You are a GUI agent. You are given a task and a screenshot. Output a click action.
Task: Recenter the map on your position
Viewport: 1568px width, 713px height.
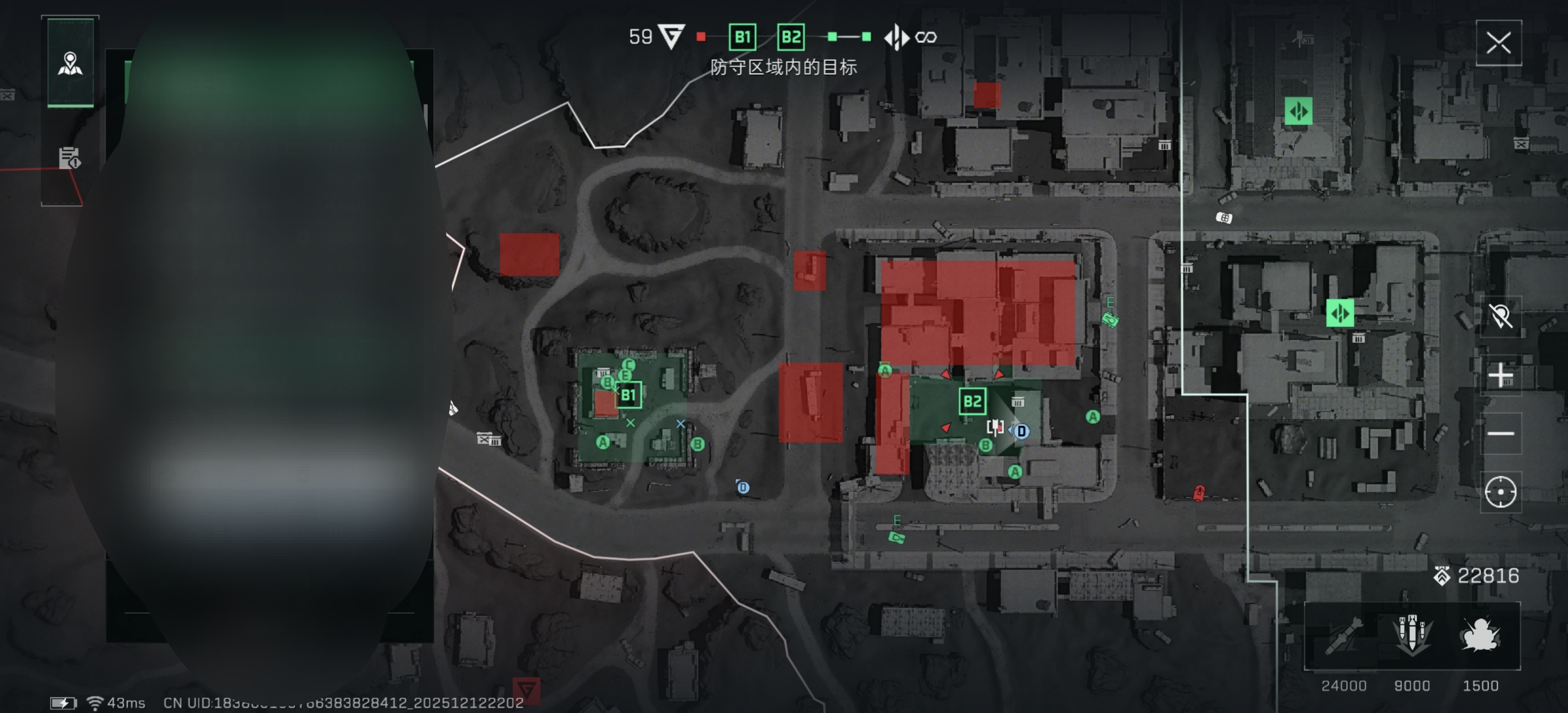click(x=1500, y=492)
